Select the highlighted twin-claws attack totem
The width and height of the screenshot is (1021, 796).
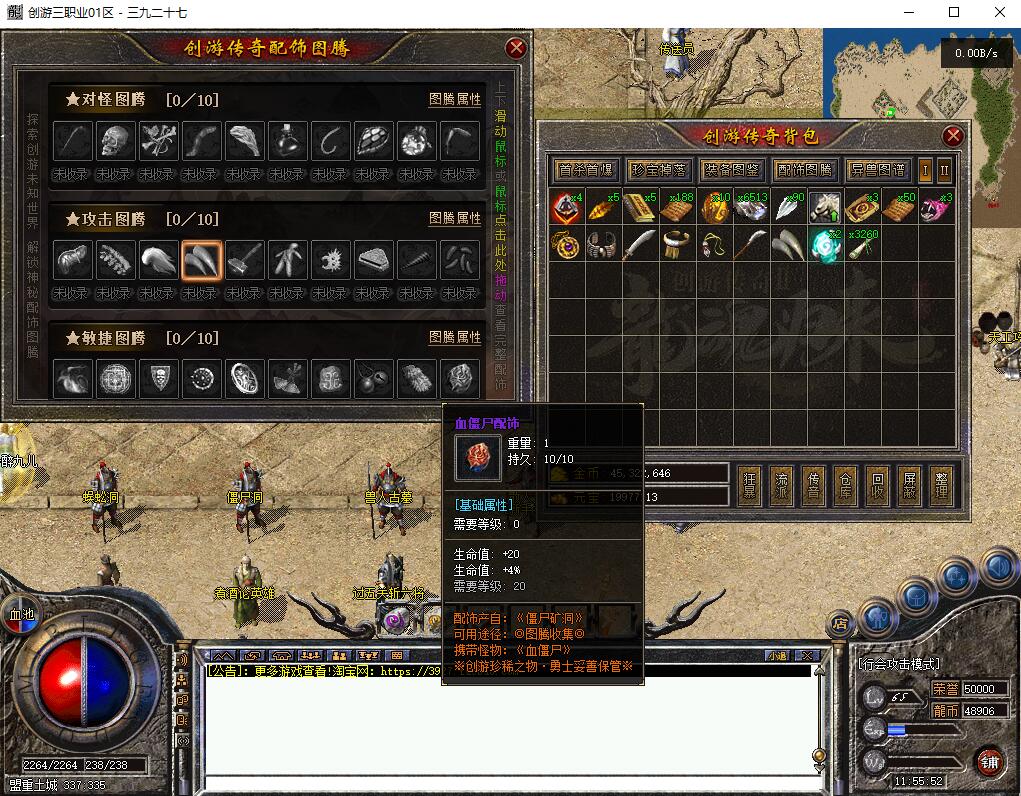click(201, 260)
